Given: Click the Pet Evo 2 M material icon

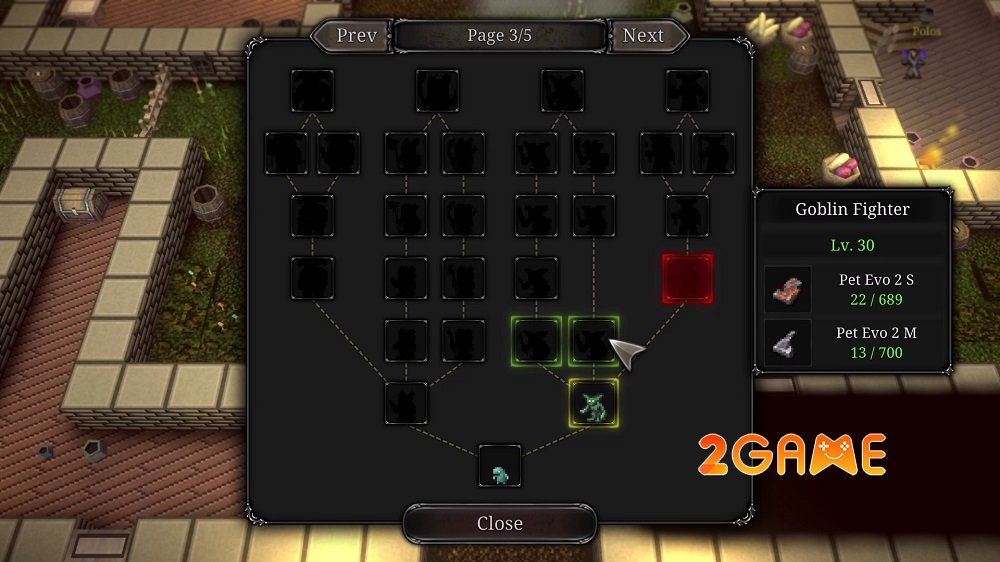Looking at the screenshot, I should point(787,343).
